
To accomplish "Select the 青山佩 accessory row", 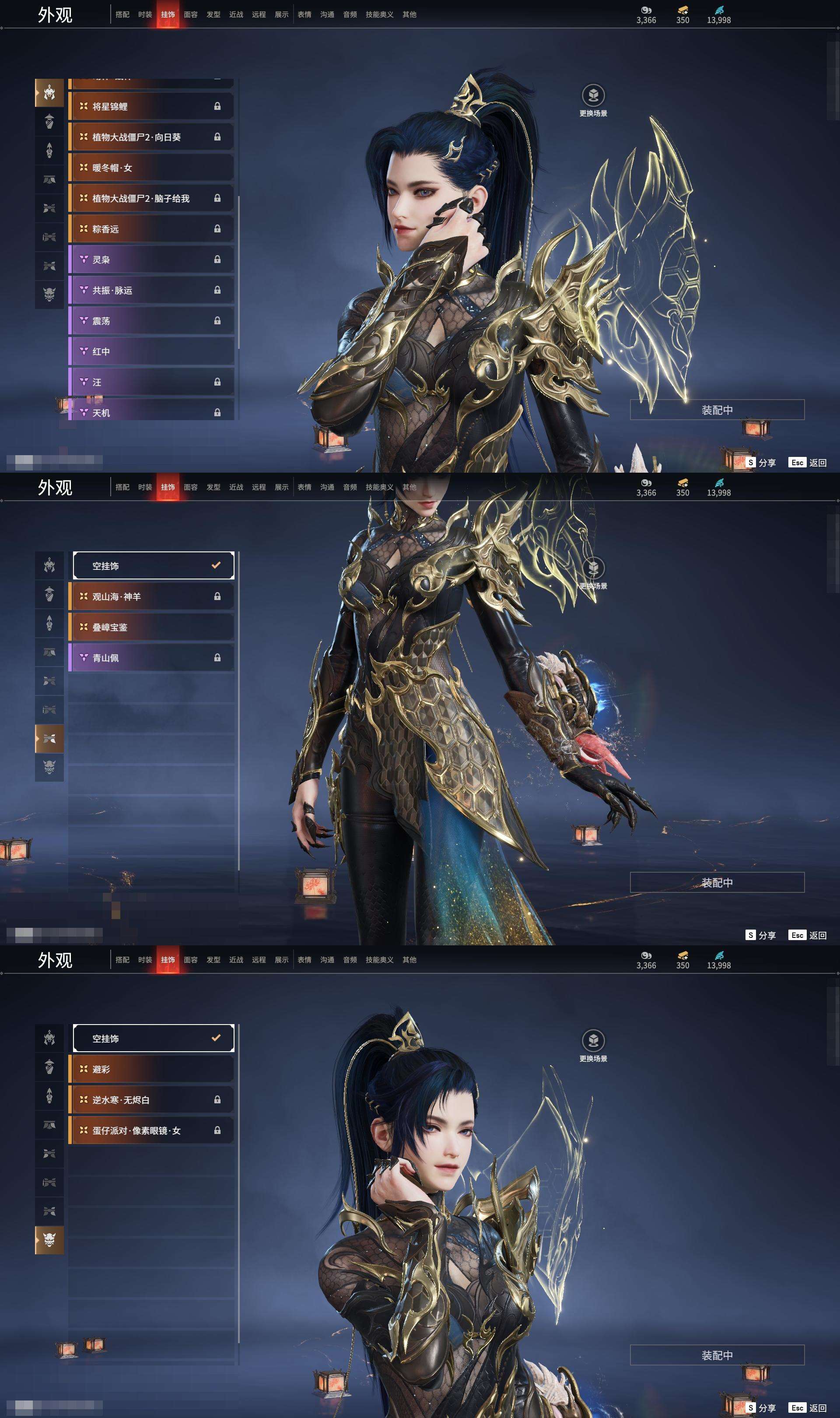I will point(150,657).
